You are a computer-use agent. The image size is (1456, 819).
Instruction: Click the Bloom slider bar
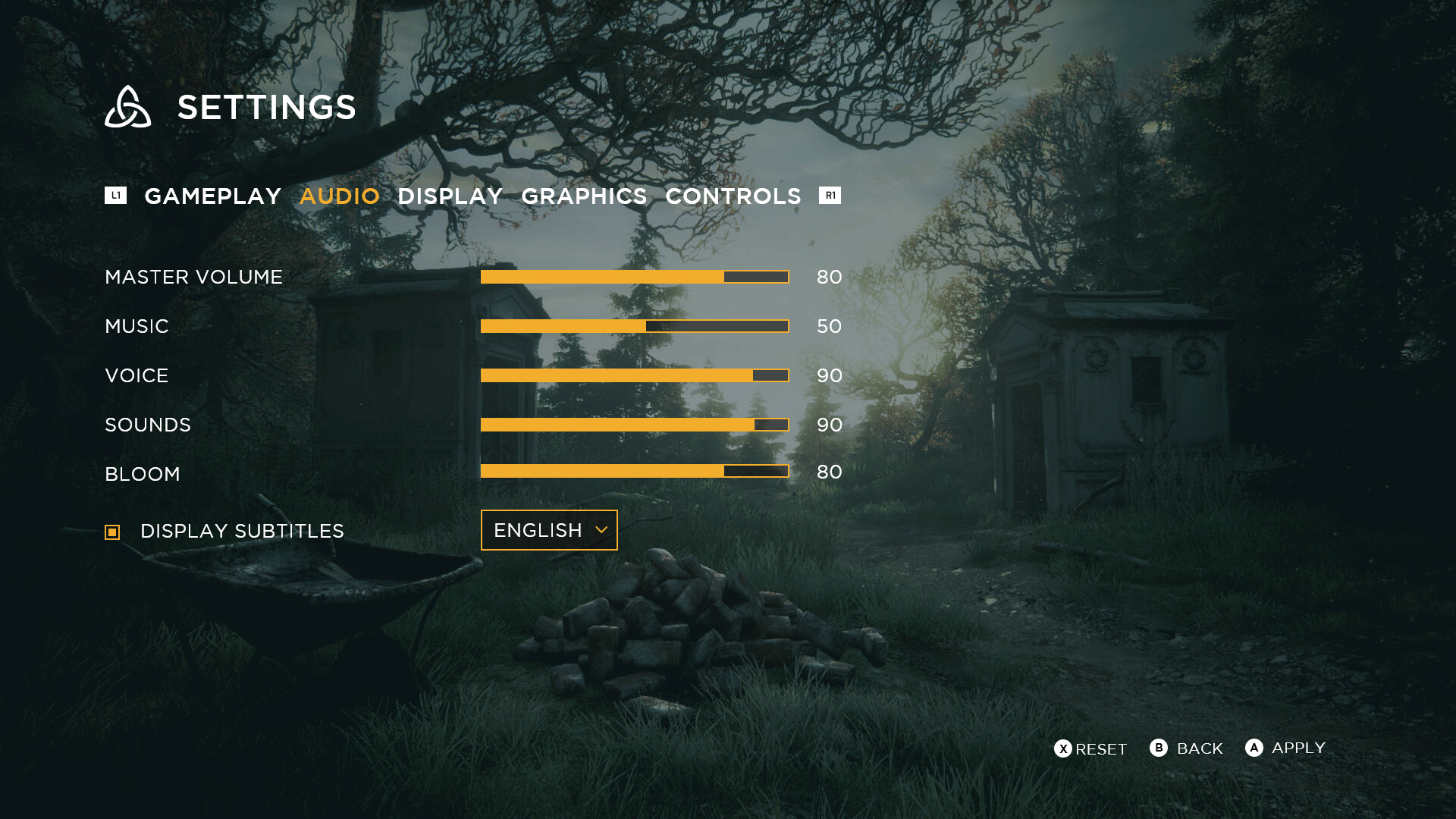pyautogui.click(x=635, y=471)
